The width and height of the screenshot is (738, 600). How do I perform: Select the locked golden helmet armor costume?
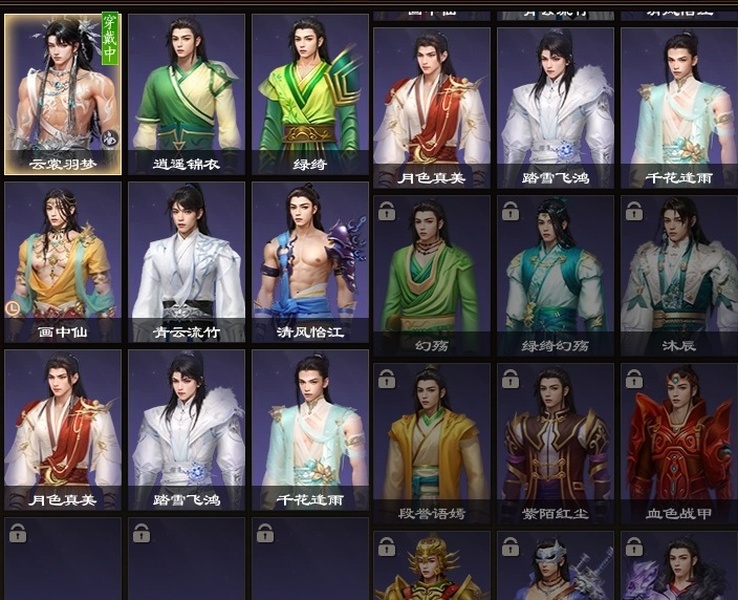(432, 567)
